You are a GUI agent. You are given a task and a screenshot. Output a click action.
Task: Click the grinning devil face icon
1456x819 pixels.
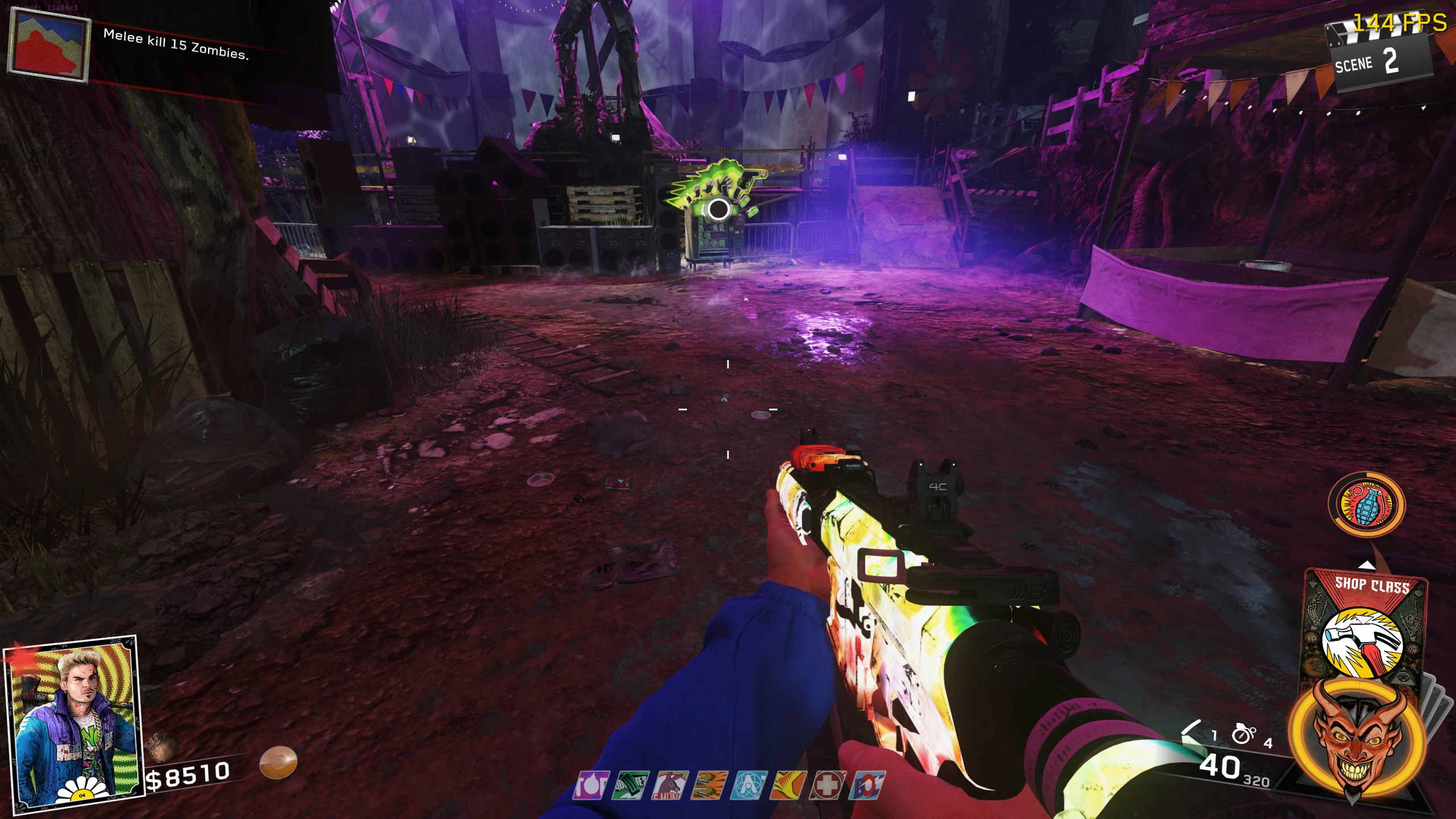pyautogui.click(x=1357, y=738)
